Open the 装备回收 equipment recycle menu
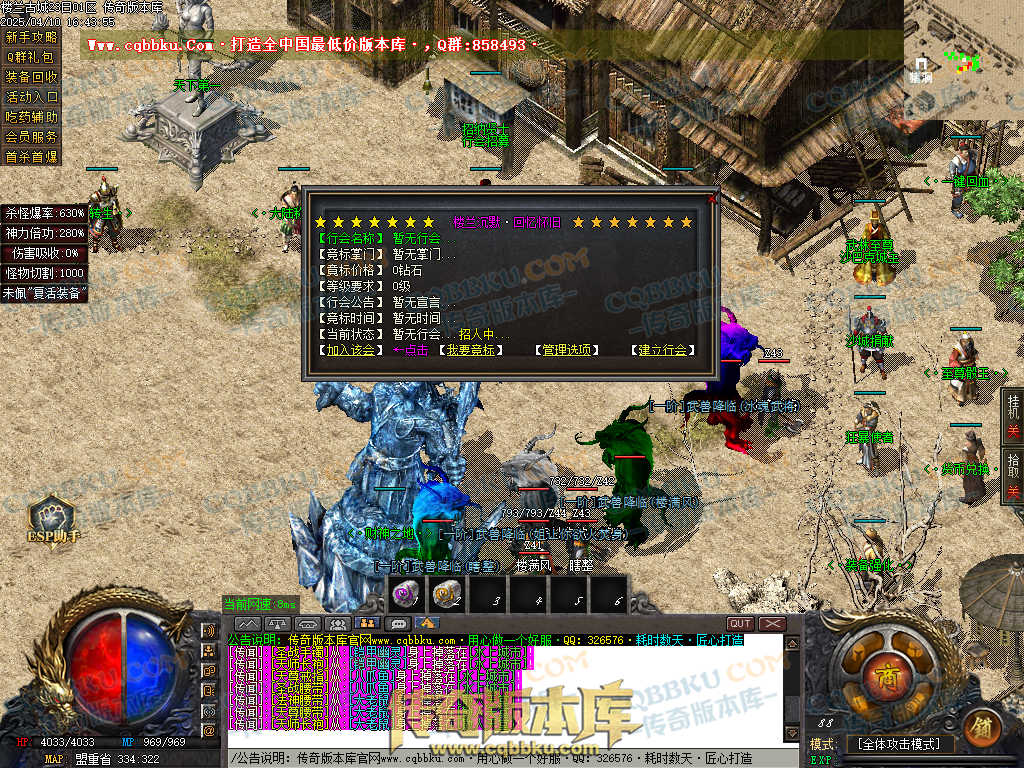Image resolution: width=1024 pixels, height=768 pixels. click(x=31, y=77)
